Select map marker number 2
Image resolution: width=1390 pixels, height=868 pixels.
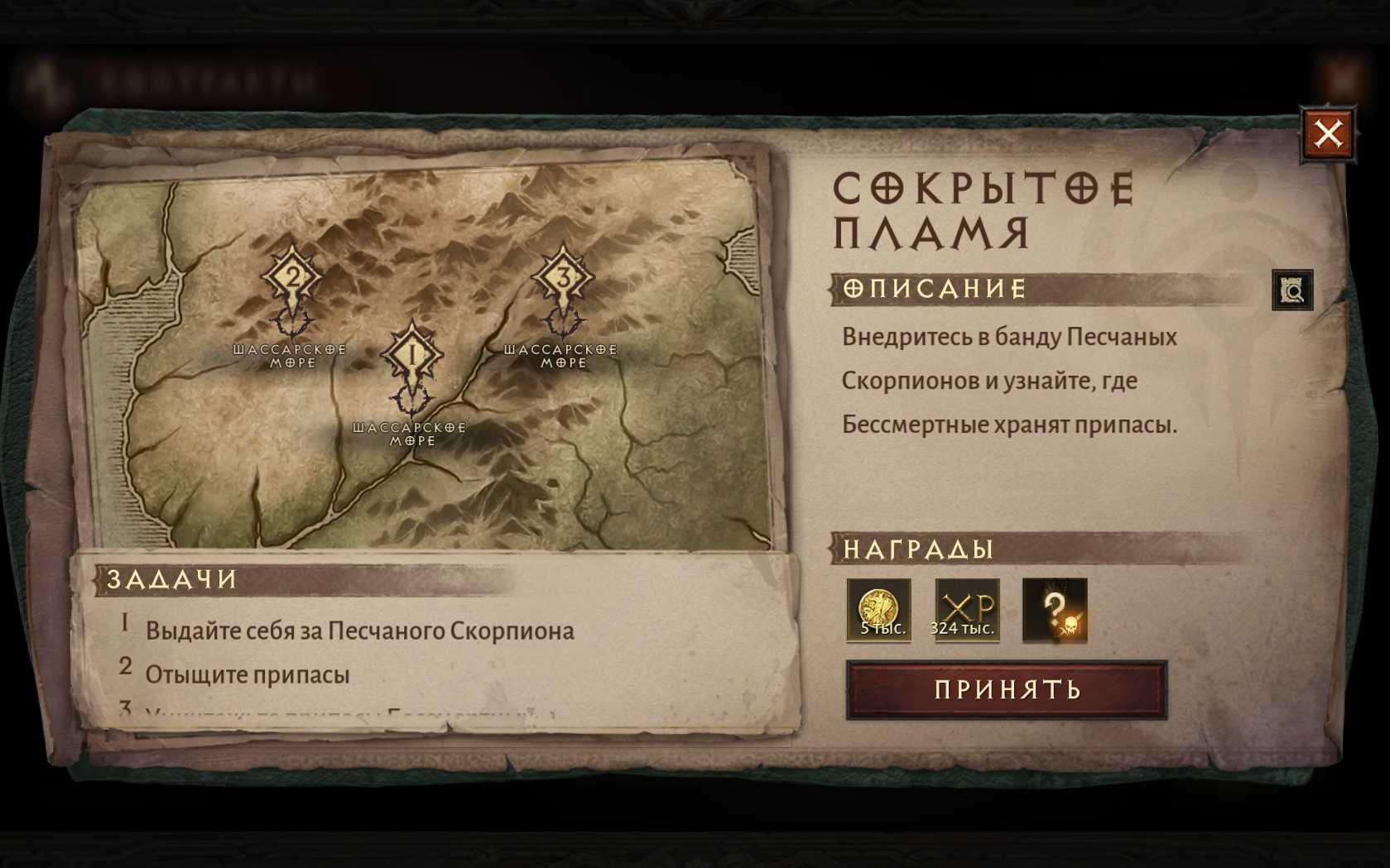[291, 278]
